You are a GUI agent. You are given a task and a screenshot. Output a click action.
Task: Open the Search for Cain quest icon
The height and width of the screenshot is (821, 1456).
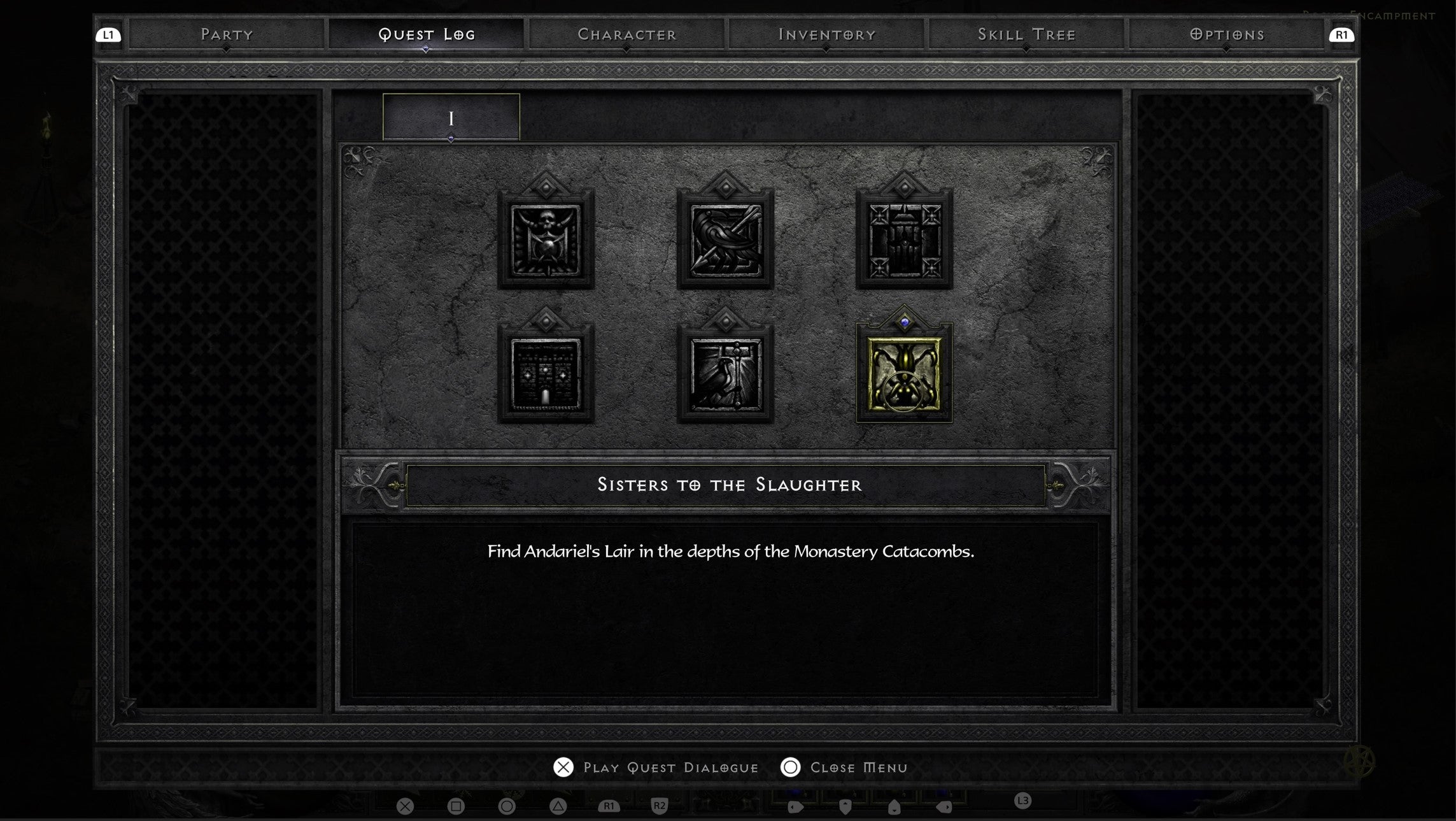pyautogui.click(x=905, y=239)
